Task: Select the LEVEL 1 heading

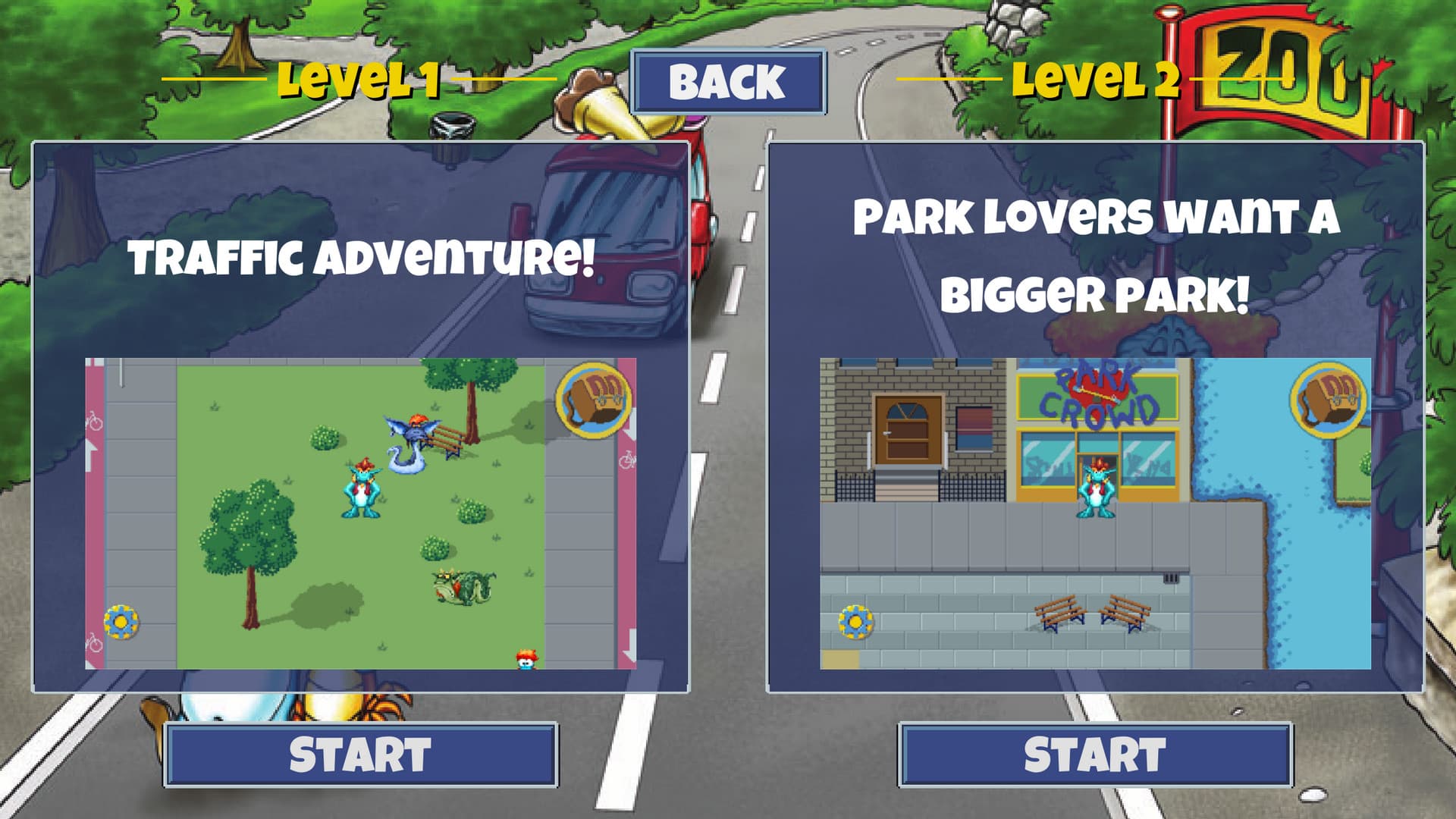Action: pyautogui.click(x=360, y=81)
